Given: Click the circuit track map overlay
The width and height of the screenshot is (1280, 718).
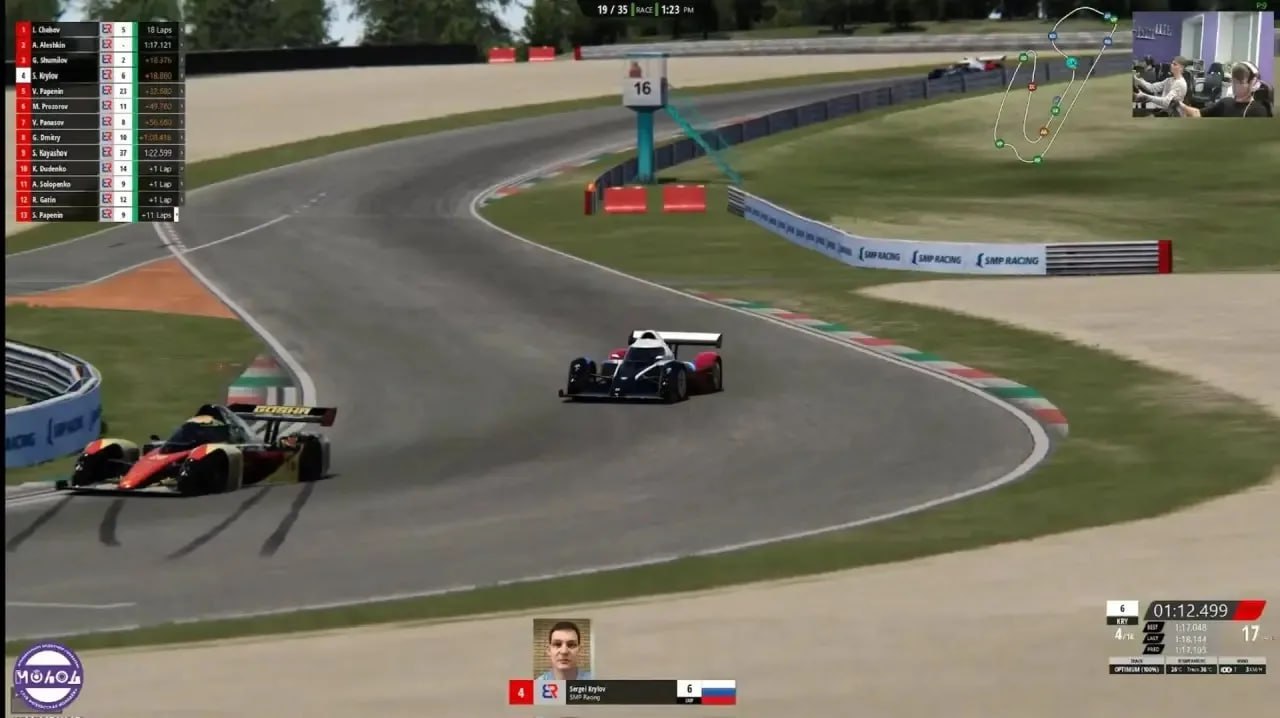Looking at the screenshot, I should pos(1056,86).
